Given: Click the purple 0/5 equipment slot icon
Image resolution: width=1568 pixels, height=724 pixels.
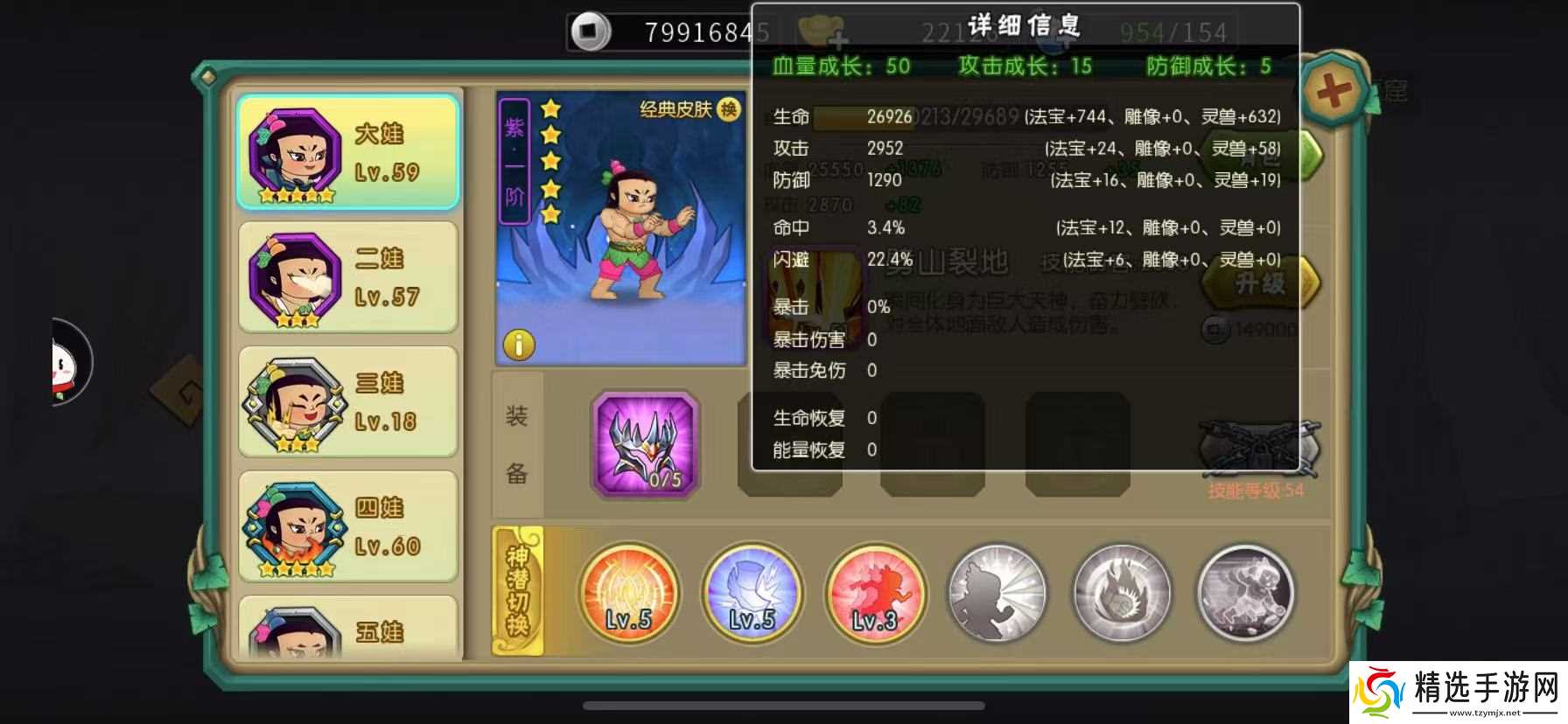Looking at the screenshot, I should [x=645, y=444].
